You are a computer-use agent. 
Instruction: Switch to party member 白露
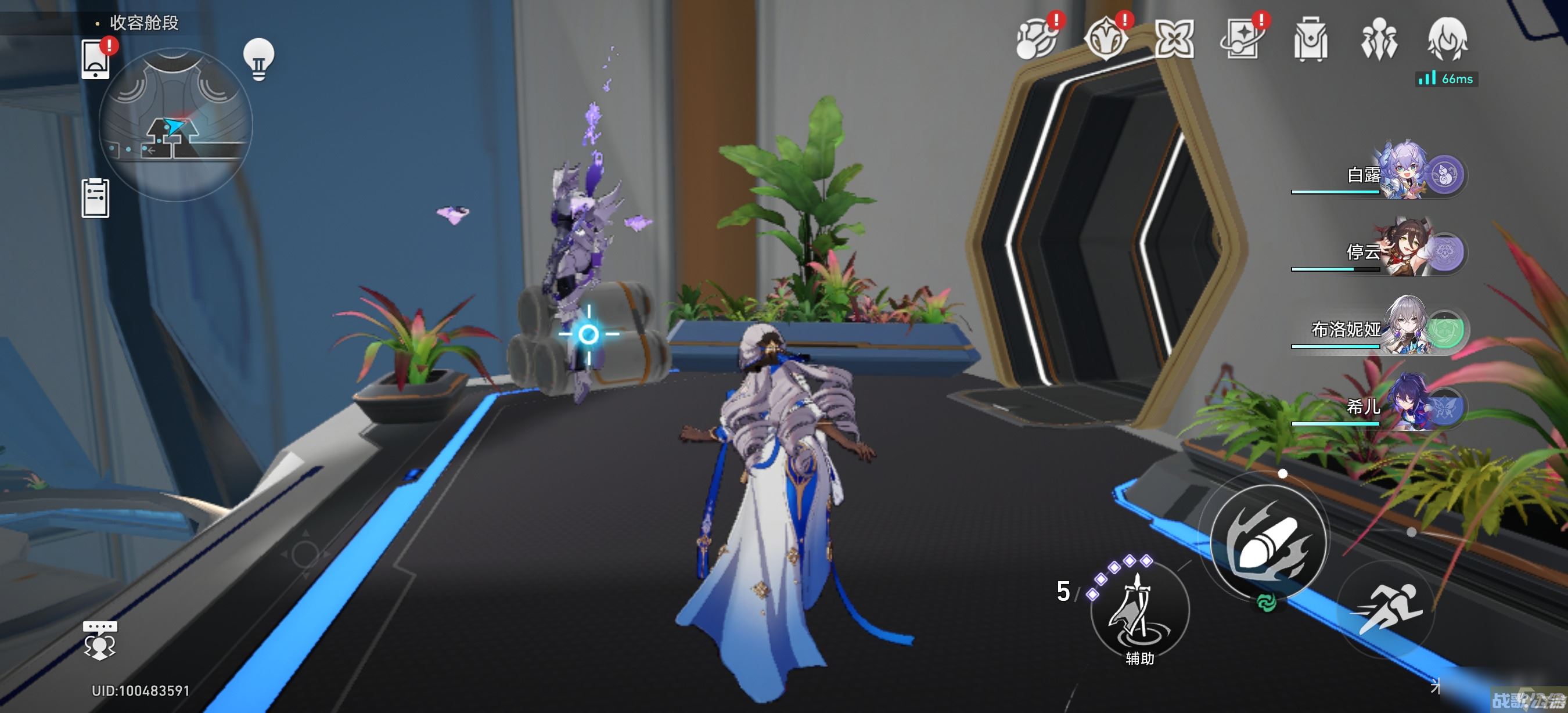[x=1400, y=175]
